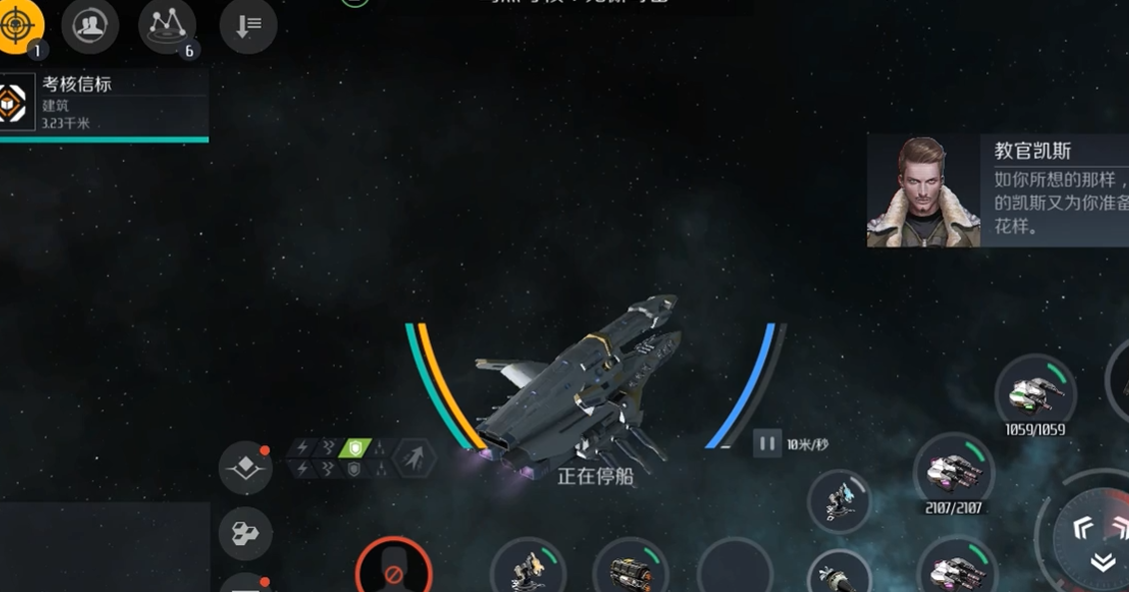1129x592 pixels.
Task: Open the fleet members icon
Action: coord(90,26)
